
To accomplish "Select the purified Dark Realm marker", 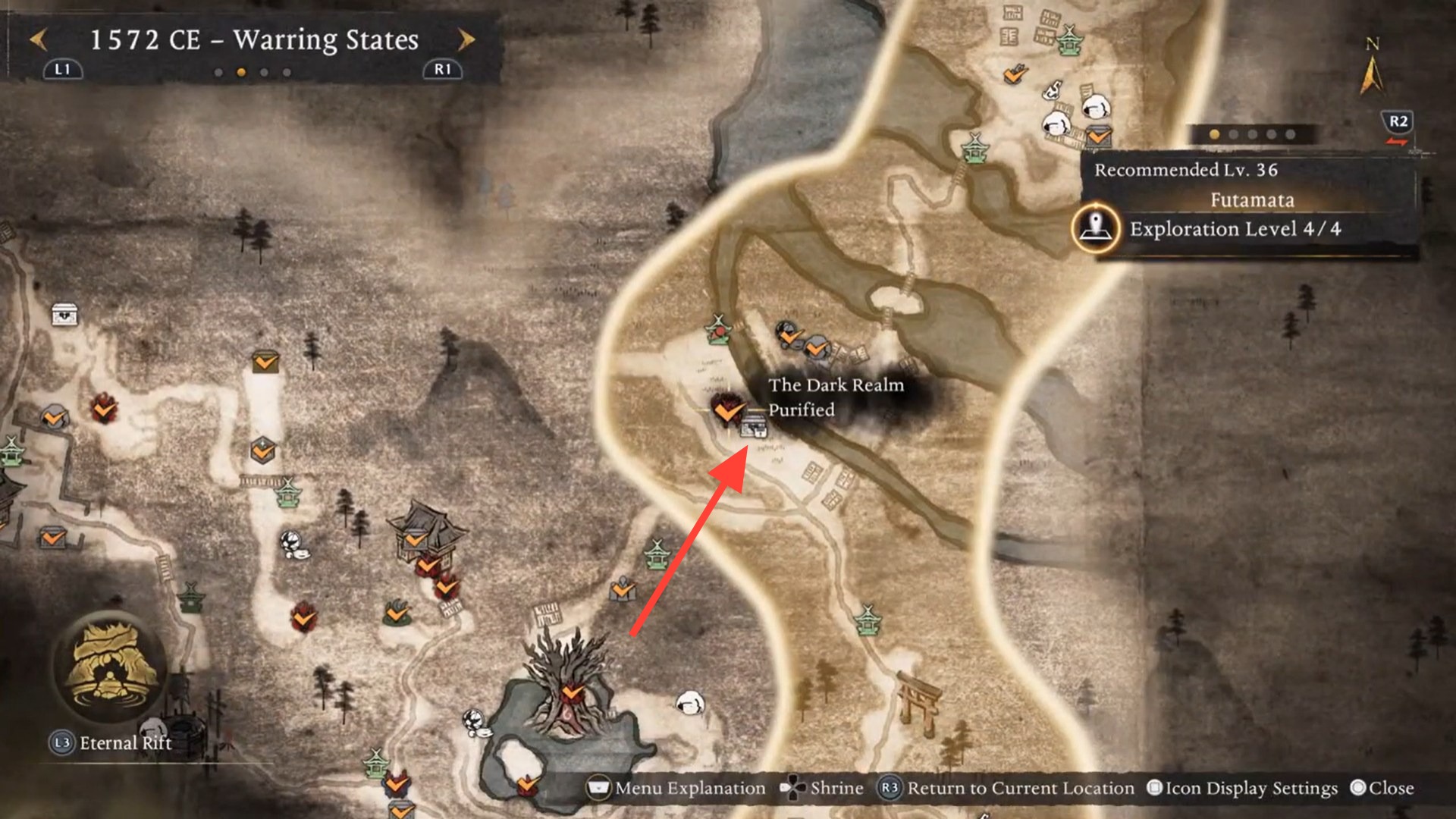I will pyautogui.click(x=727, y=410).
